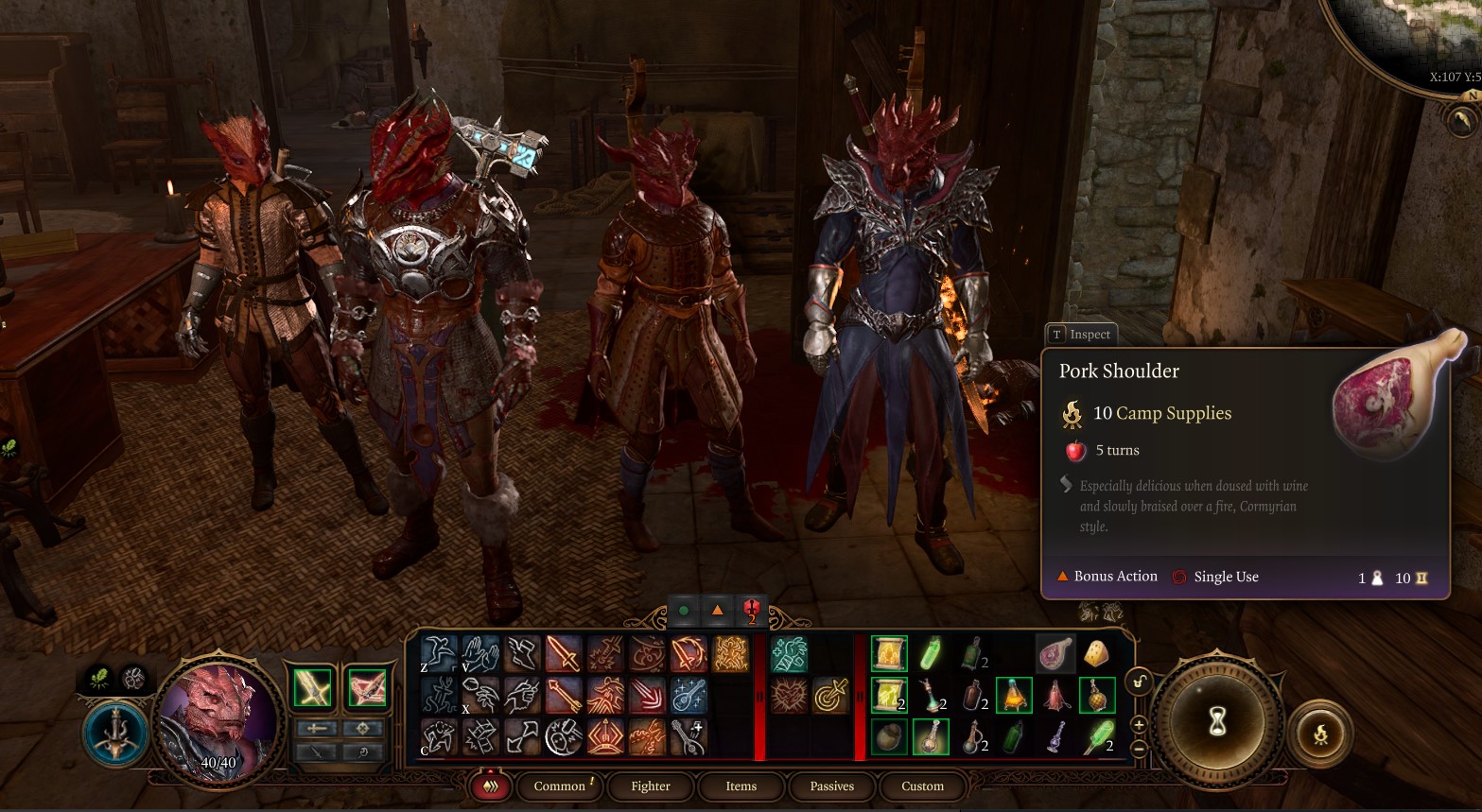The width and height of the screenshot is (1482, 812).
Task: Use the cheese wedge item
Action: tap(1096, 654)
